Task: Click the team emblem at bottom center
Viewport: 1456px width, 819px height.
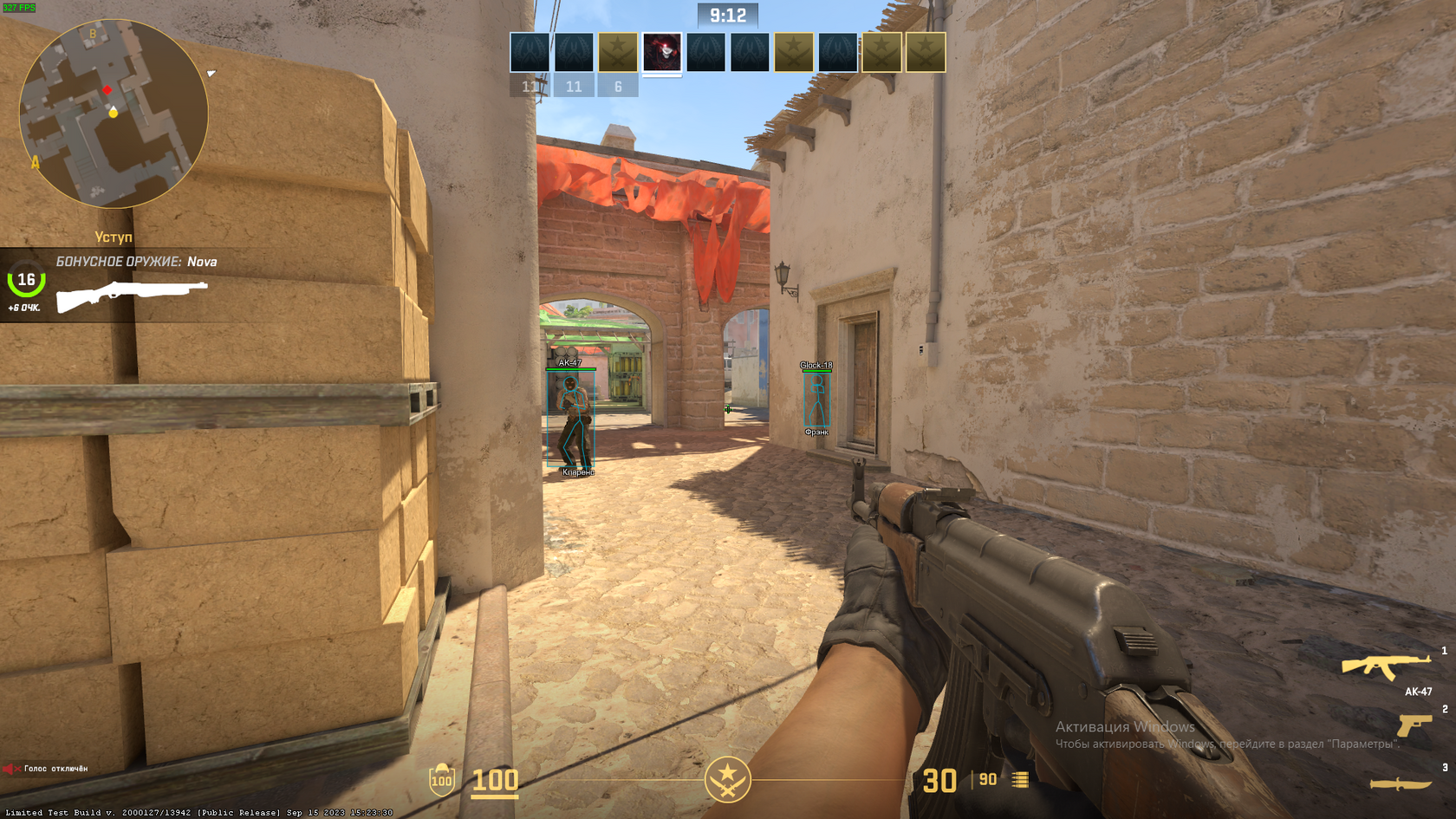Action: click(x=728, y=778)
